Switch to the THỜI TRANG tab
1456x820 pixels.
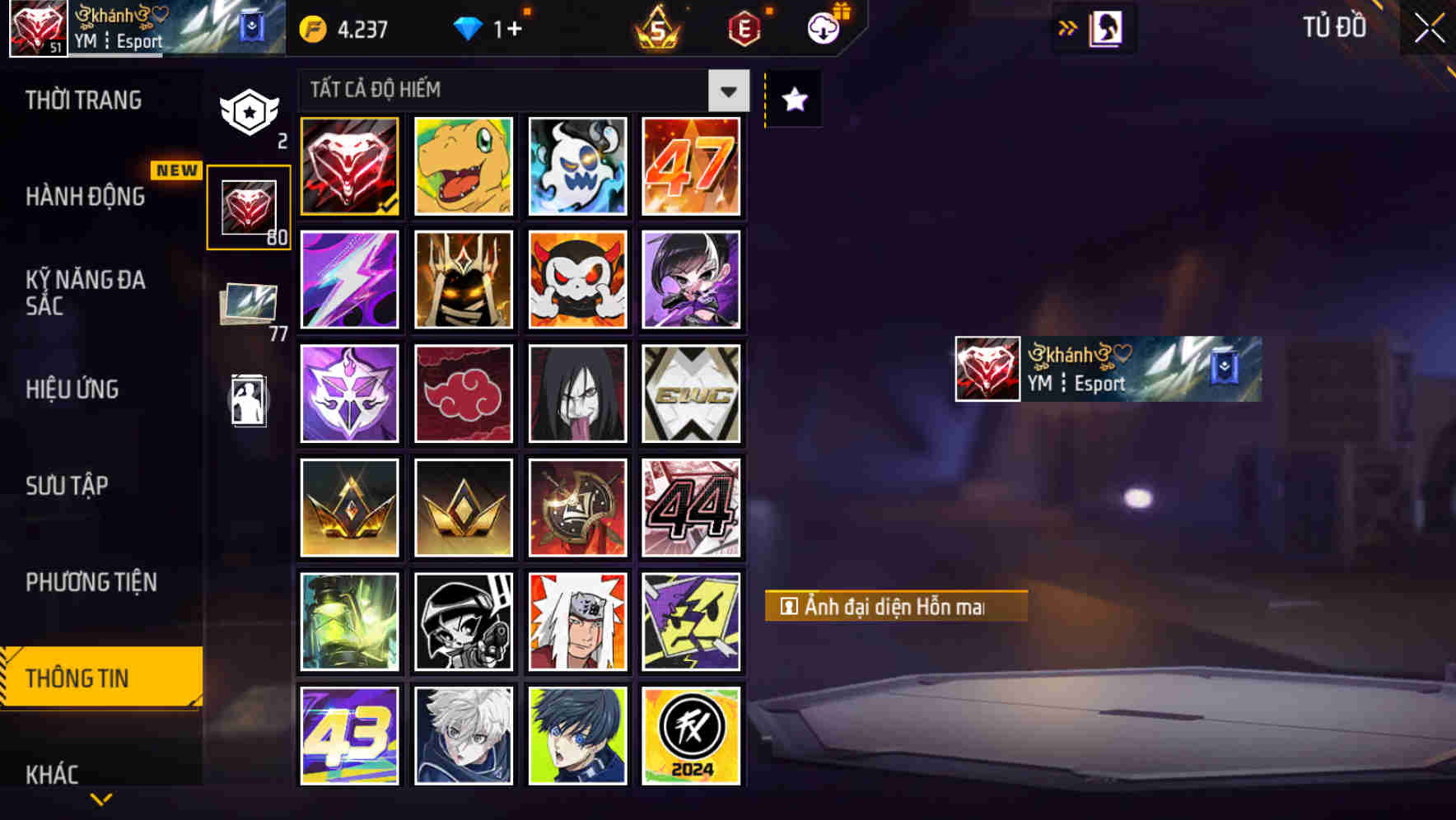click(x=82, y=100)
